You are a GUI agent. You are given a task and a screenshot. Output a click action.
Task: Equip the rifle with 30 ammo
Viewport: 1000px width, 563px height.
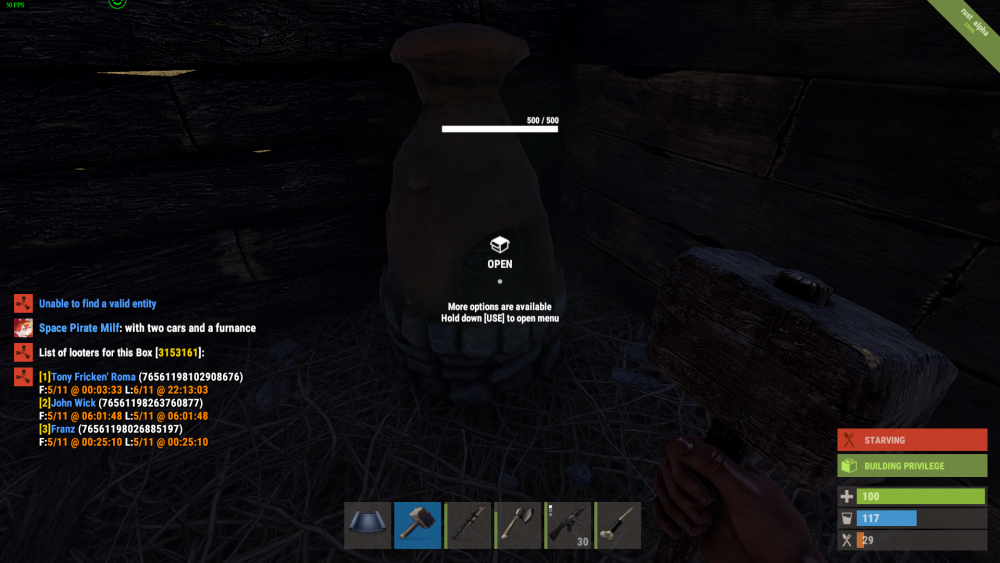click(568, 525)
